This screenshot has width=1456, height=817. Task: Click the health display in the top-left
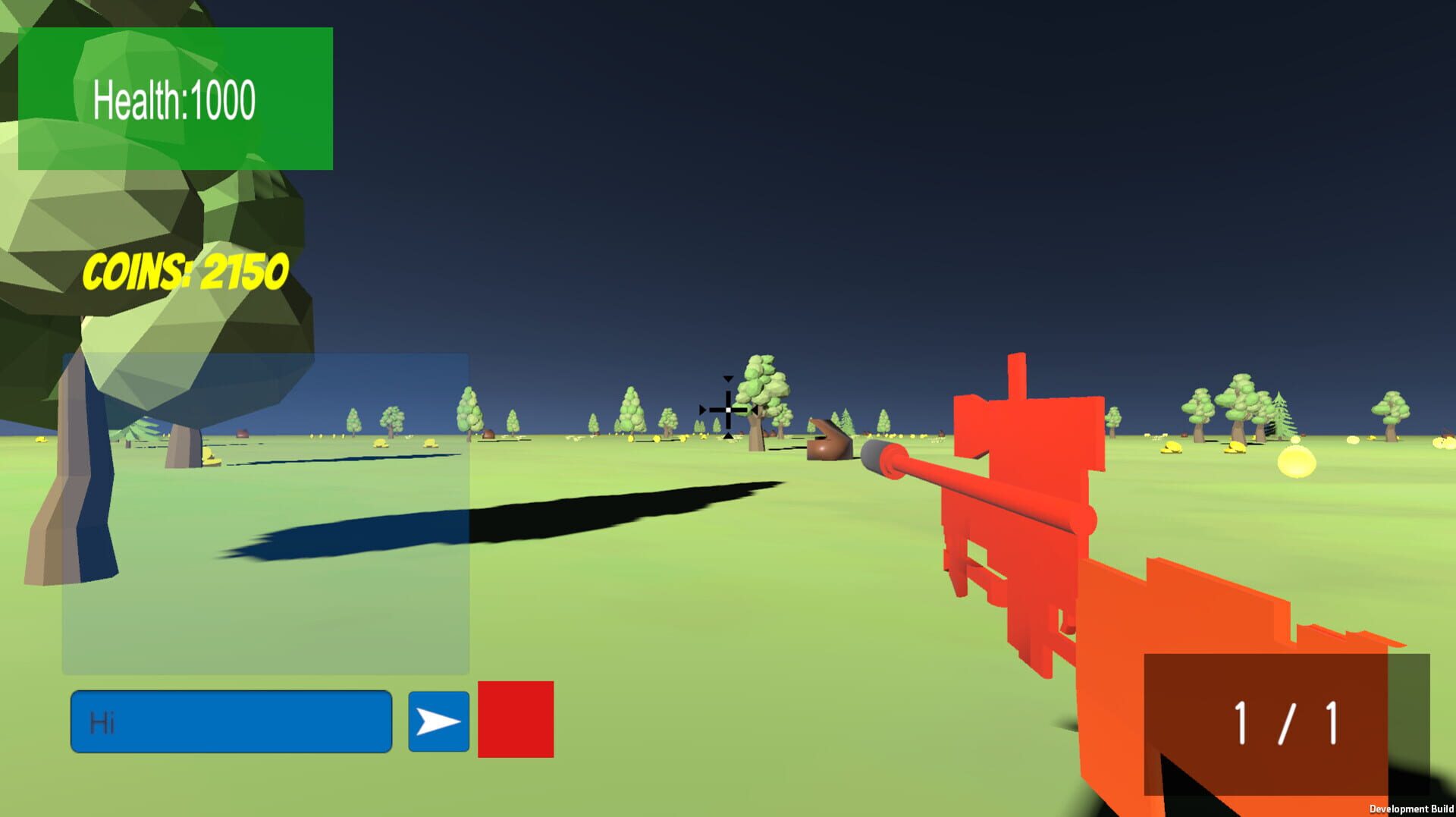tap(176, 97)
